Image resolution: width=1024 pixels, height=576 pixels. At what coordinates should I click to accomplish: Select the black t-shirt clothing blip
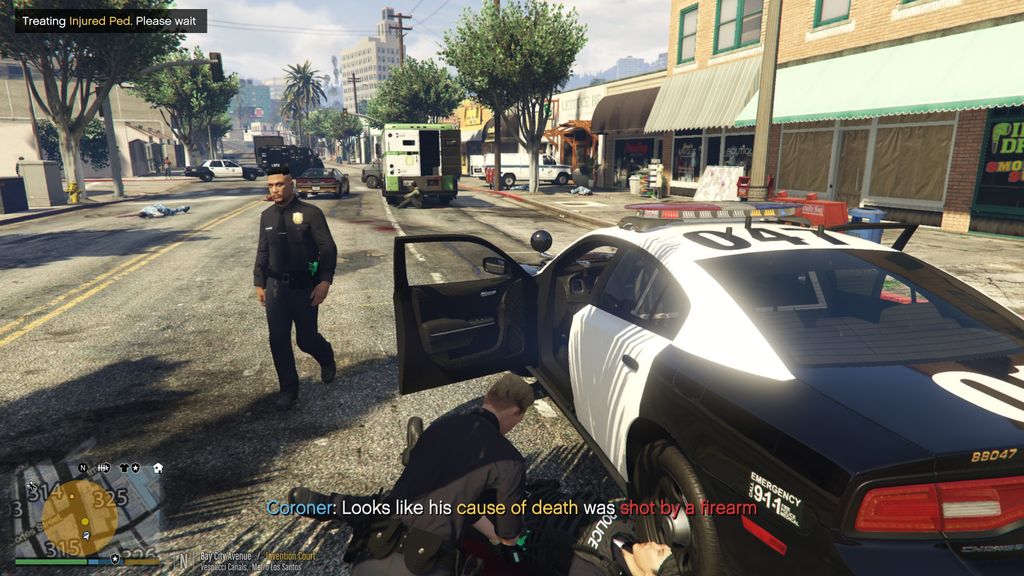pyautogui.click(x=122, y=467)
